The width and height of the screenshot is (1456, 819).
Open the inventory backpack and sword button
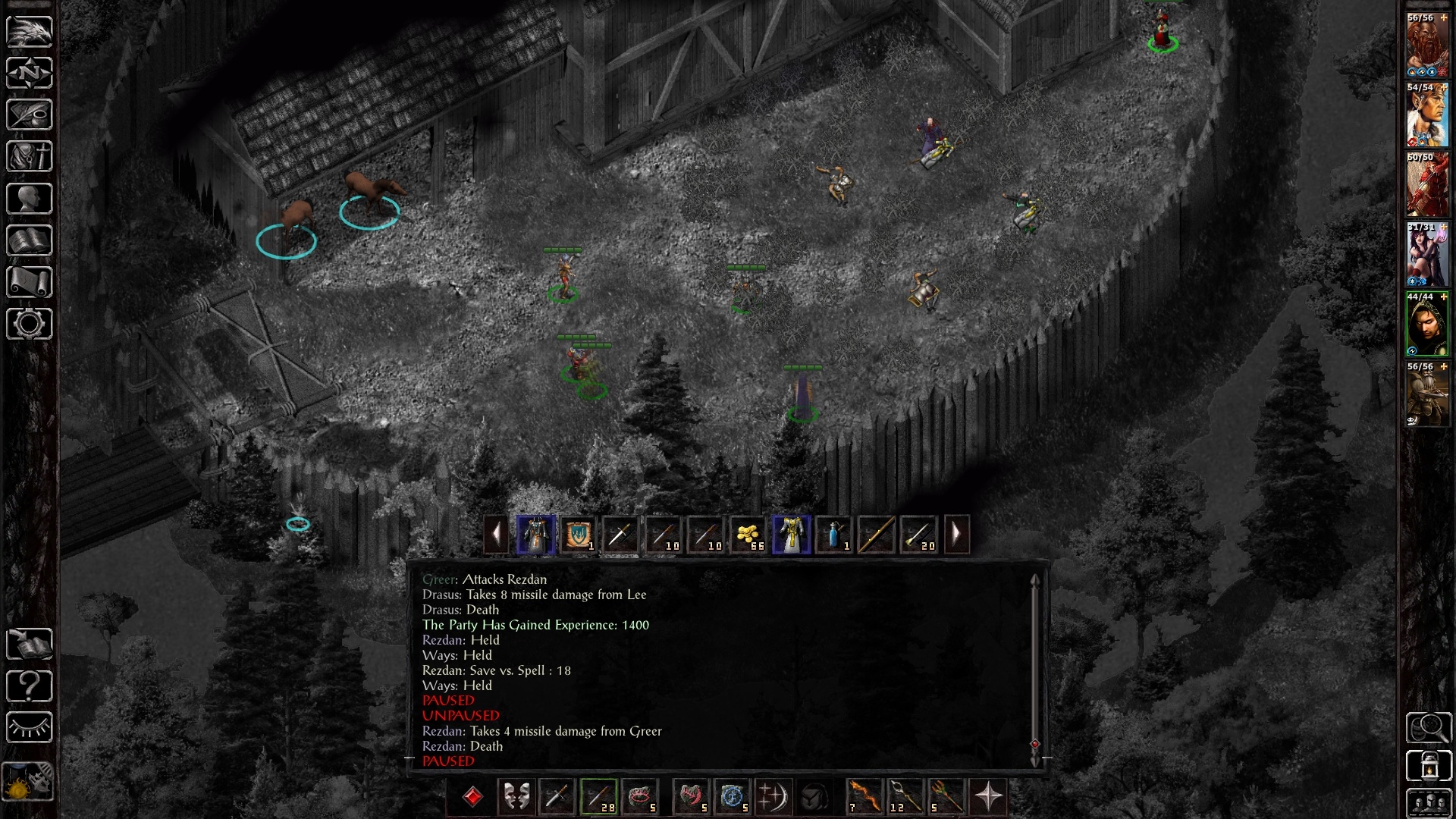(x=30, y=157)
